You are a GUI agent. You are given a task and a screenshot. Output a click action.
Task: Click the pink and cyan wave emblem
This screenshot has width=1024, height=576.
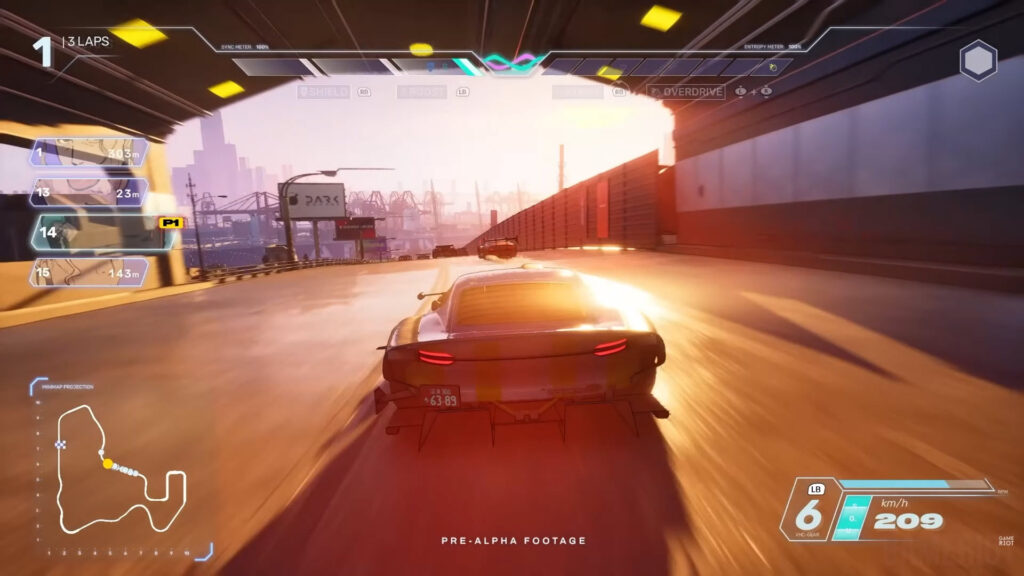click(x=512, y=63)
